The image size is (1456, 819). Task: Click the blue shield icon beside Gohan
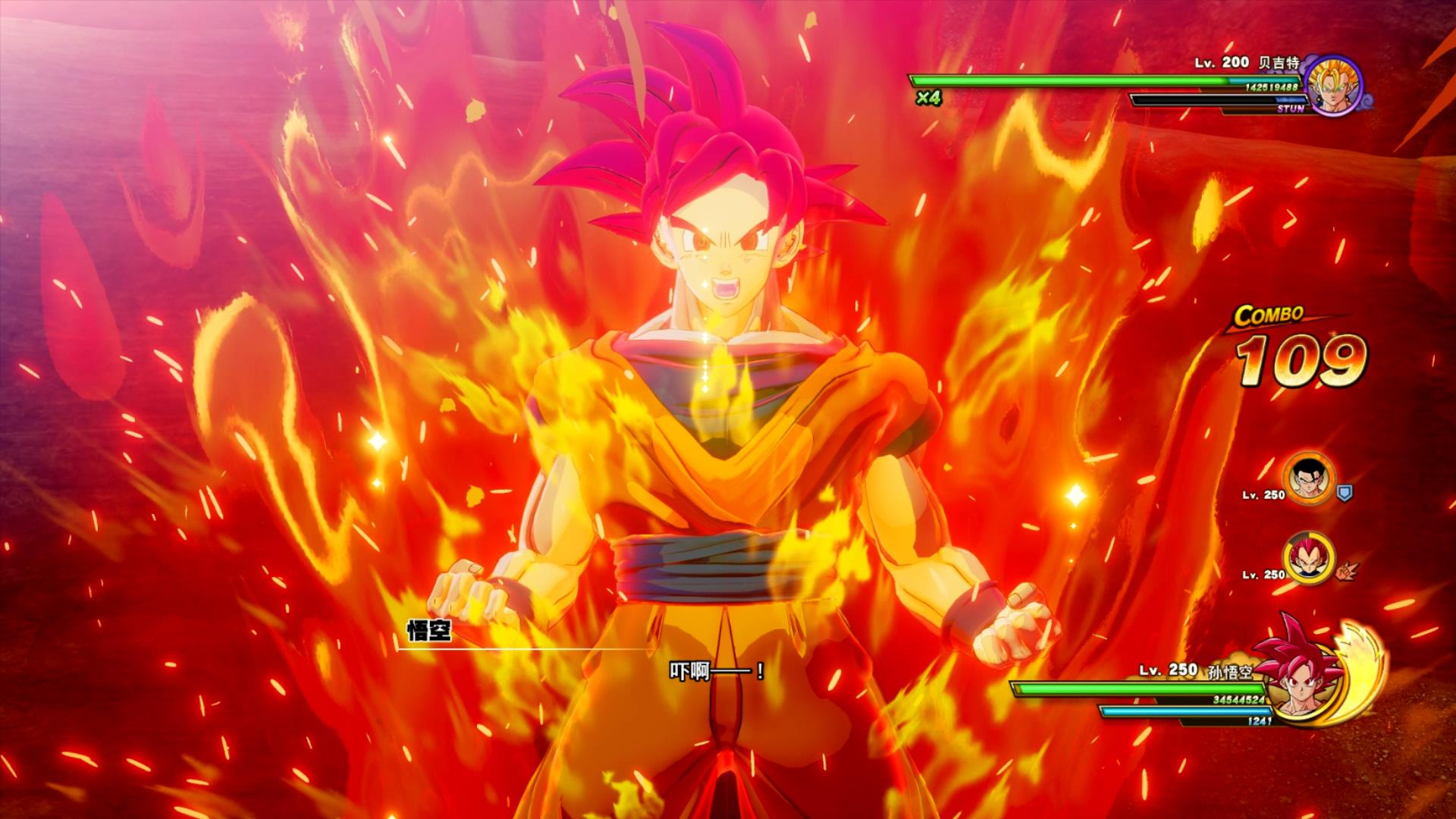point(1345,494)
